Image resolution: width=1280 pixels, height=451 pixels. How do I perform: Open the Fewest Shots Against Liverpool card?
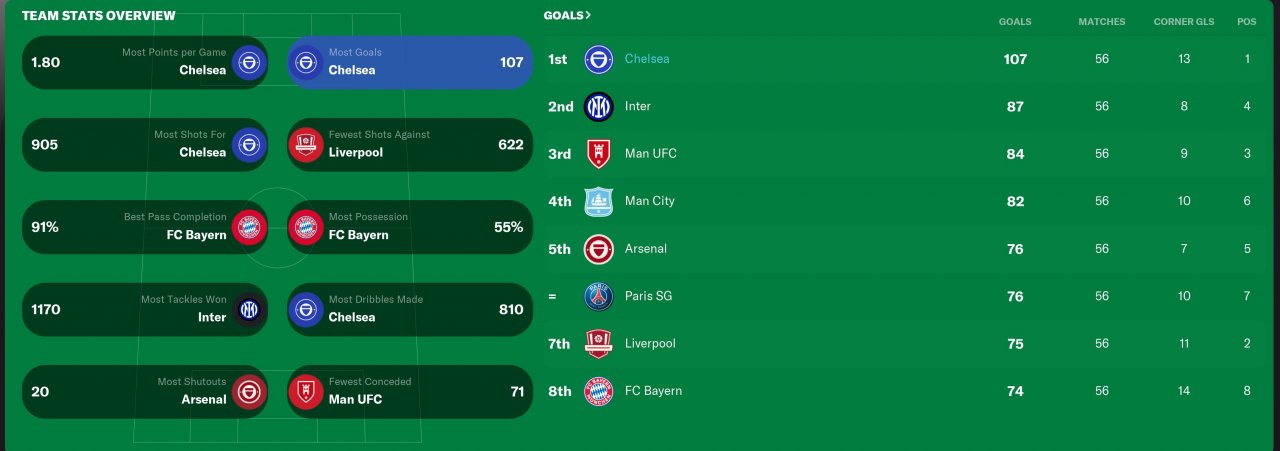pos(409,145)
